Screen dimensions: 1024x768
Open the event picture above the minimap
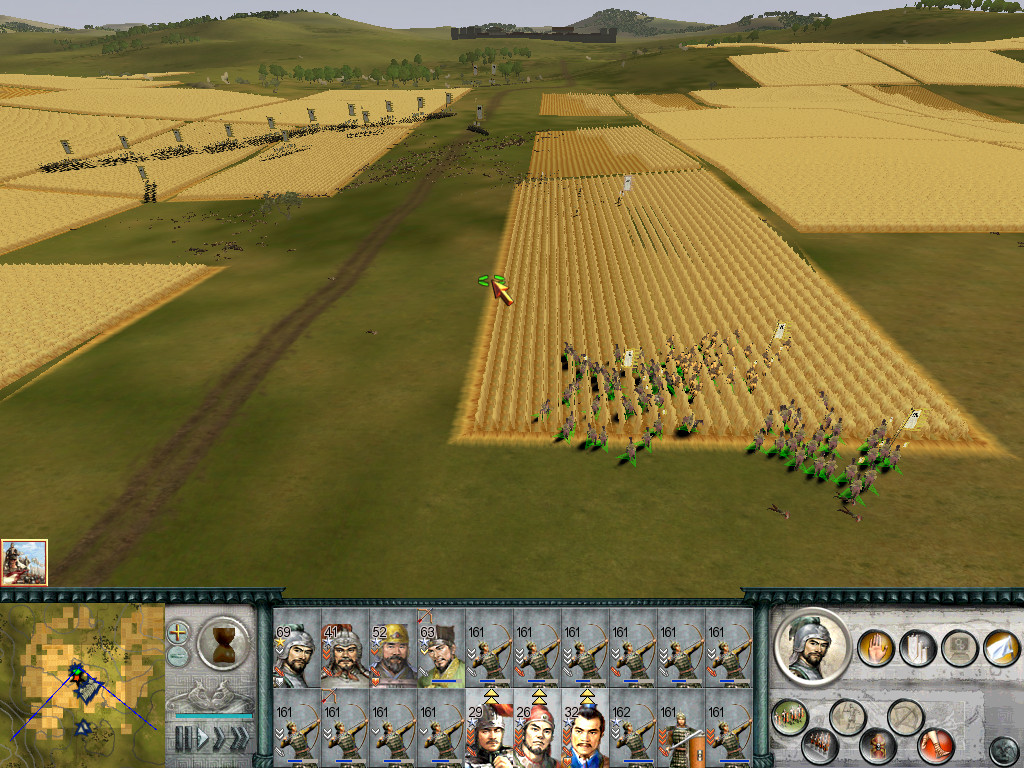point(24,562)
